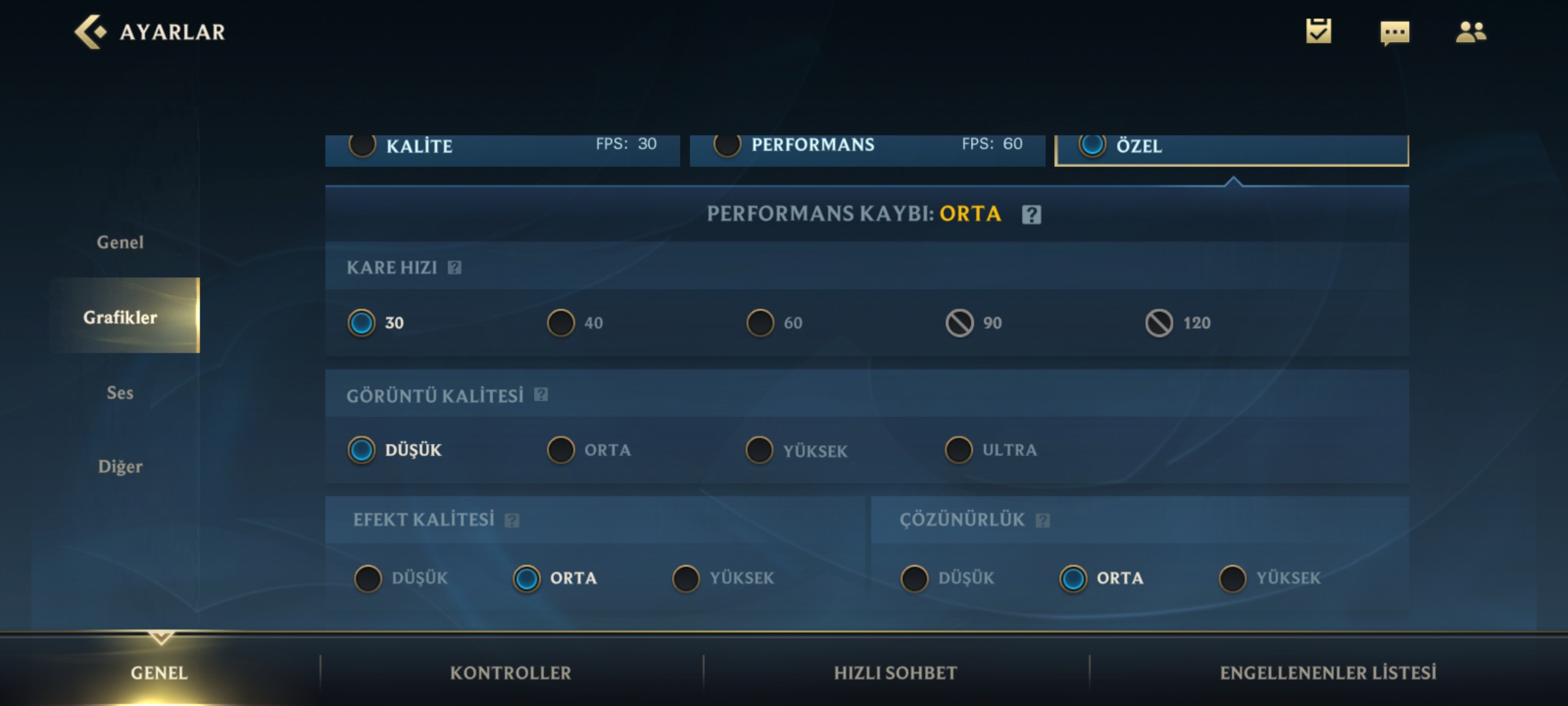Viewport: 1568px width, 706px height.
Task: Go back from the Ayarlar screen
Action: (90, 31)
